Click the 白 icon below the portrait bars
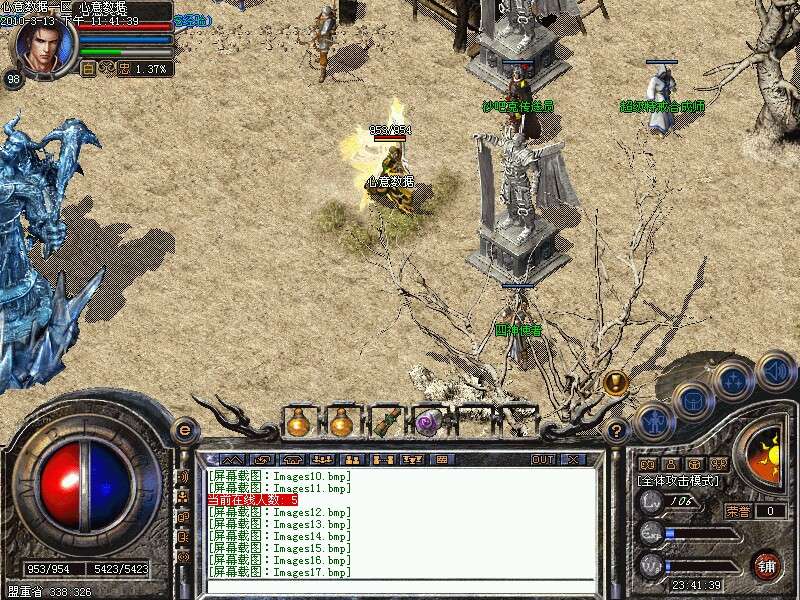Viewport: 800px width, 600px height. click(88, 69)
